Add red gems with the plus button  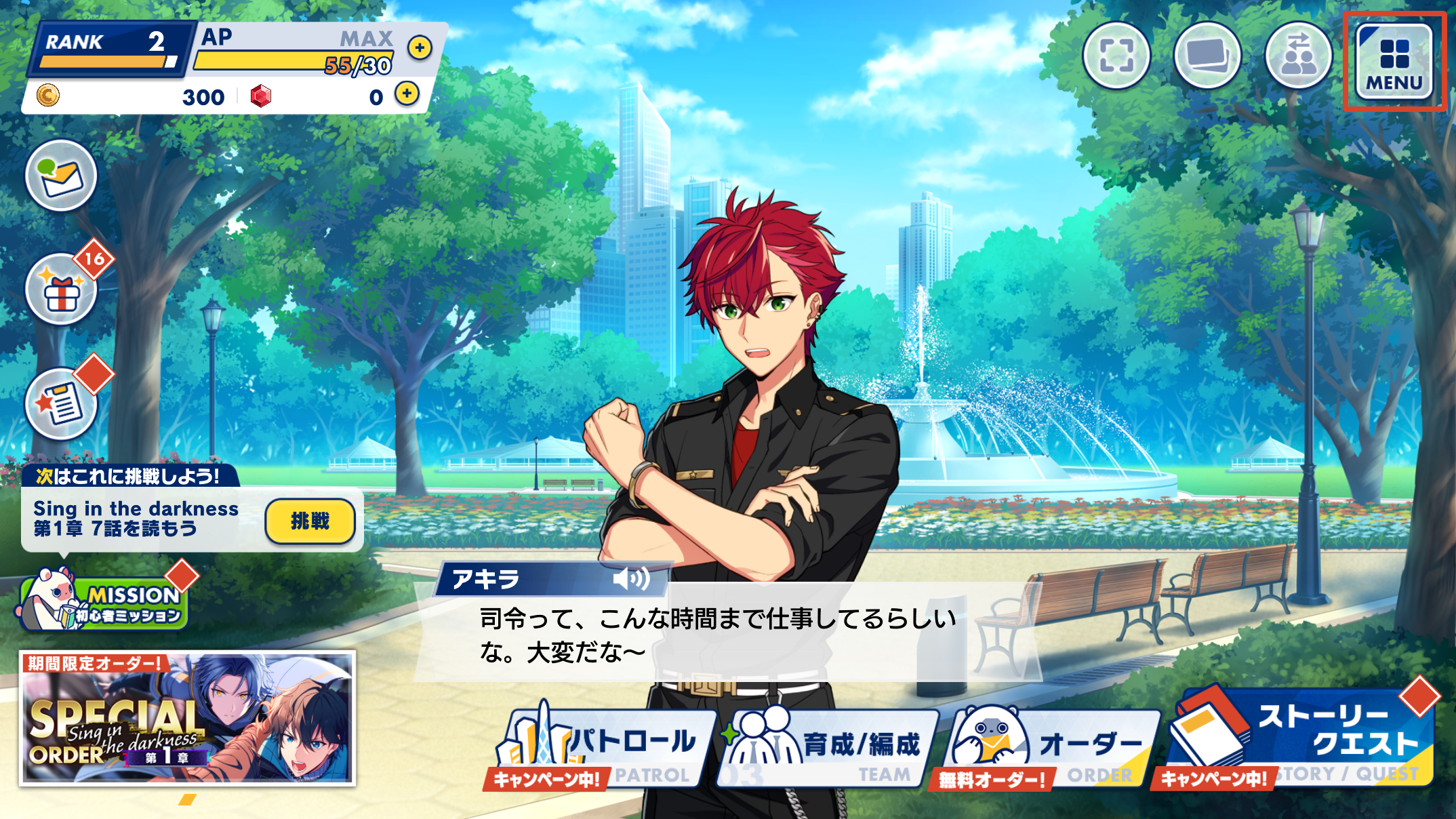(x=407, y=94)
